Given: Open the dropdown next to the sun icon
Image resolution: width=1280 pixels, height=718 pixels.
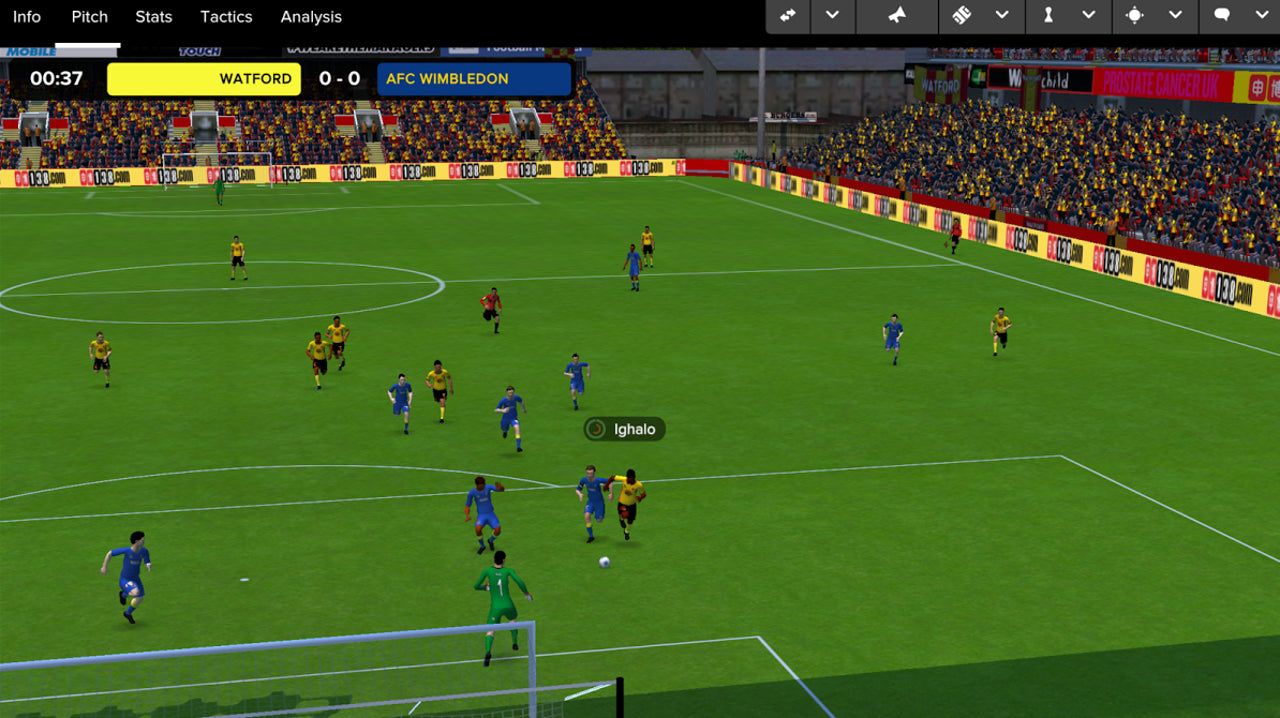Looking at the screenshot, I should pyautogui.click(x=1176, y=16).
